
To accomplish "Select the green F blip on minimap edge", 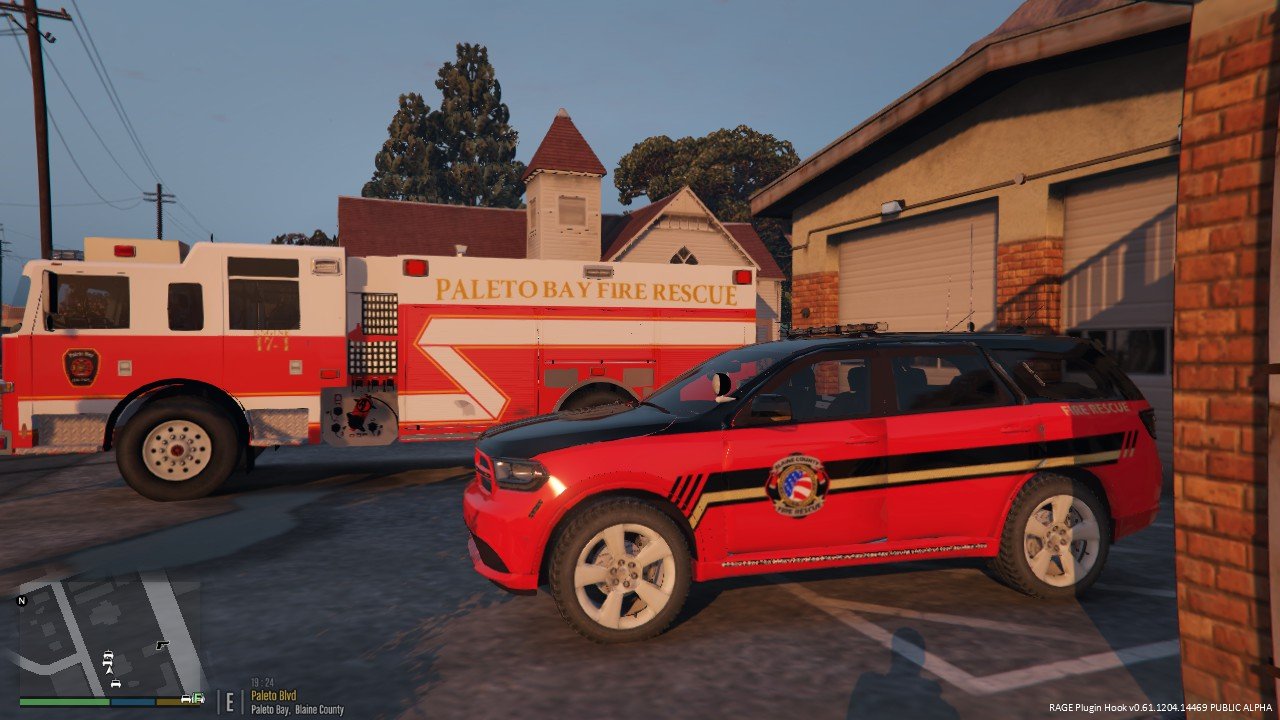I will 197,698.
